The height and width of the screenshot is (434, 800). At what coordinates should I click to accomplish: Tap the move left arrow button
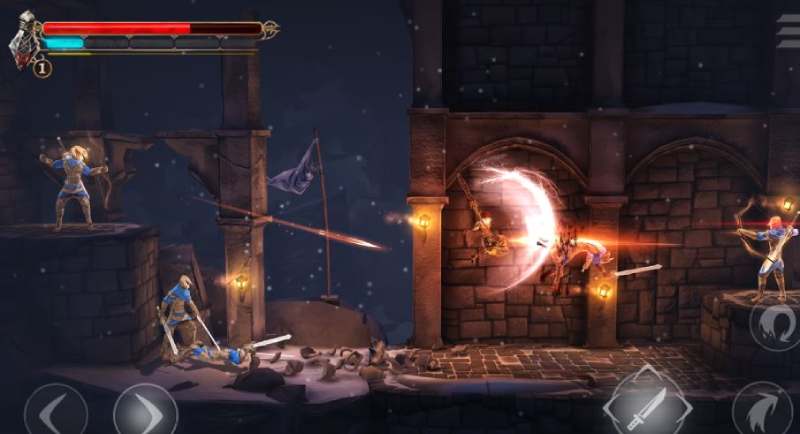click(x=54, y=411)
